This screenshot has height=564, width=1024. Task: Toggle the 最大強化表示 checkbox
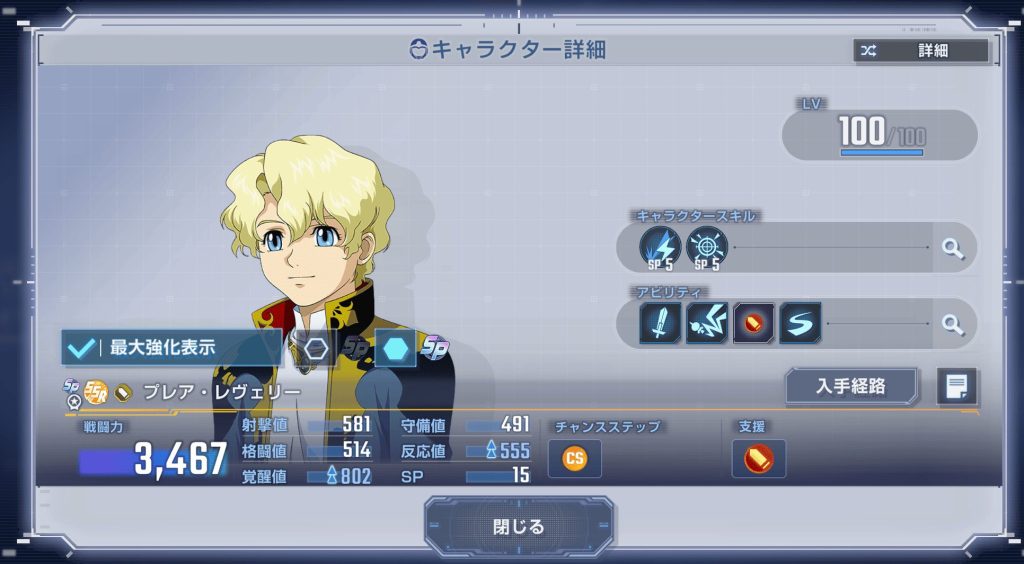(80, 348)
